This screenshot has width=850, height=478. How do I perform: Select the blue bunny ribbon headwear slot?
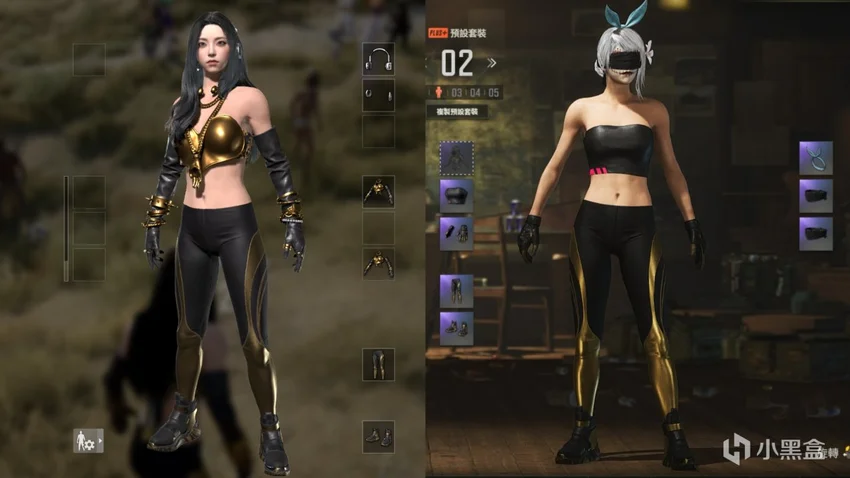click(x=815, y=158)
